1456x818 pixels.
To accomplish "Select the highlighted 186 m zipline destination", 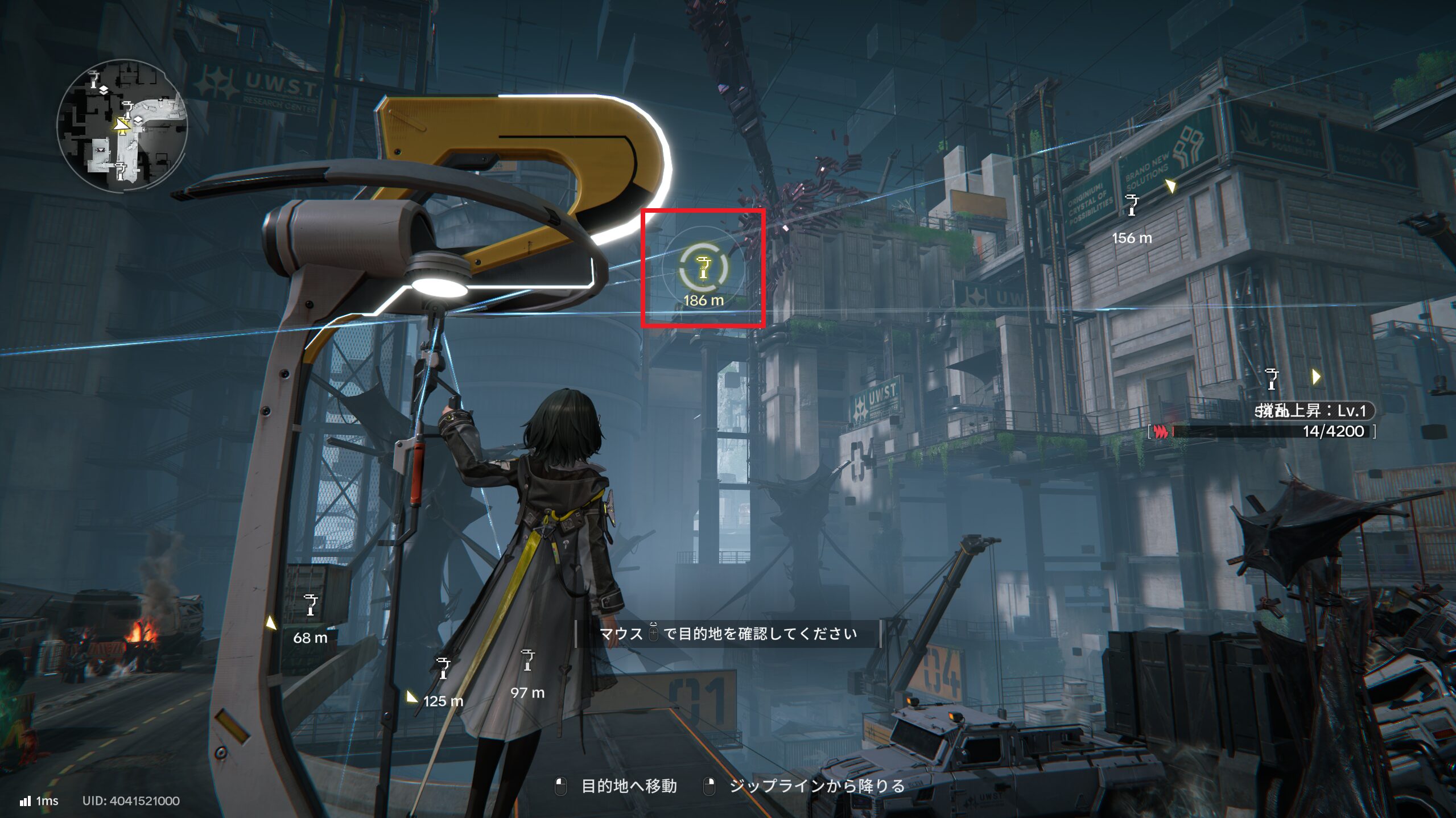I will [x=703, y=268].
